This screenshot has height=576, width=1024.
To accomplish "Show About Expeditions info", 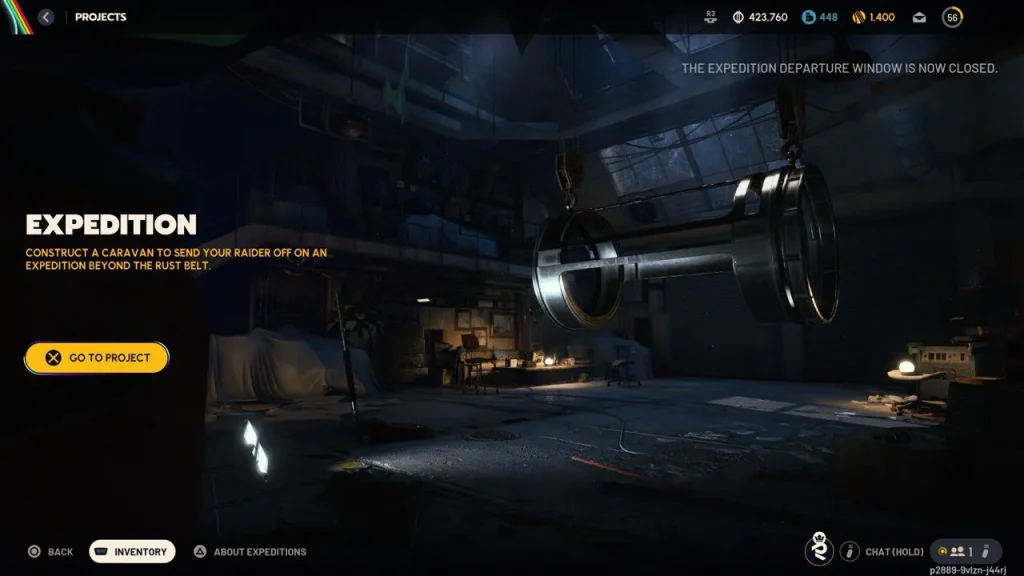I will [x=250, y=551].
